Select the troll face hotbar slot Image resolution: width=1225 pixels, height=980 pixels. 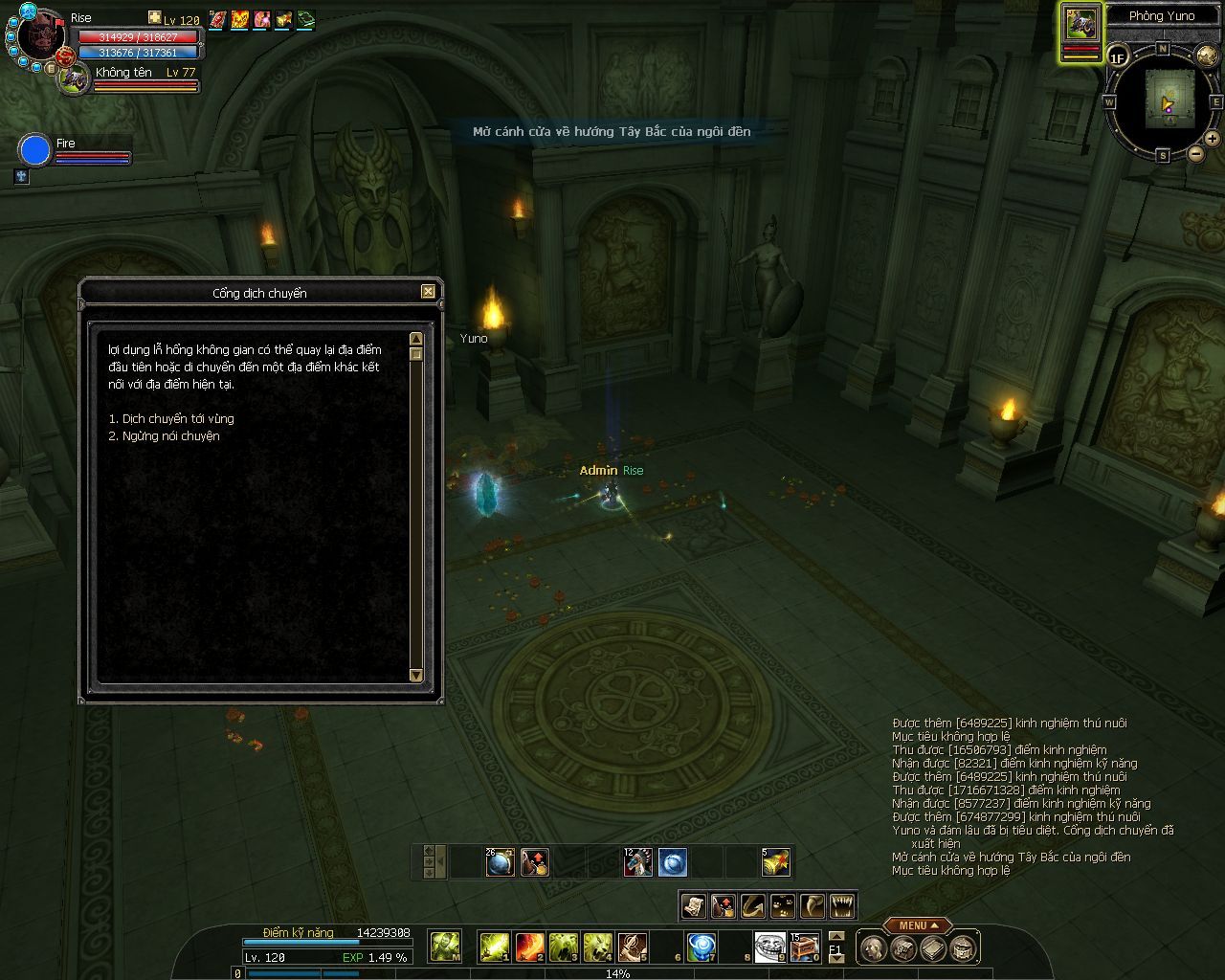pyautogui.click(x=768, y=946)
